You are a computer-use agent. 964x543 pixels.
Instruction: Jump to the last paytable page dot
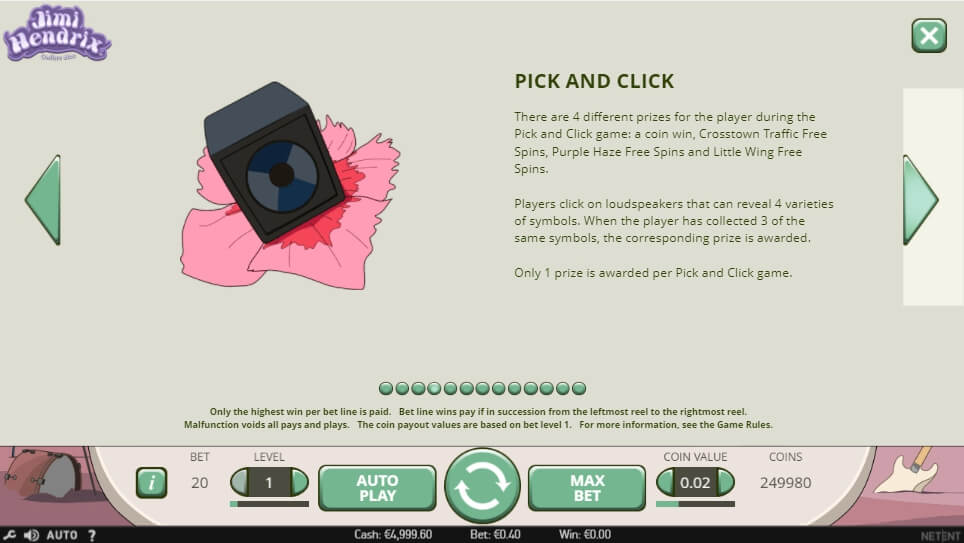579,388
